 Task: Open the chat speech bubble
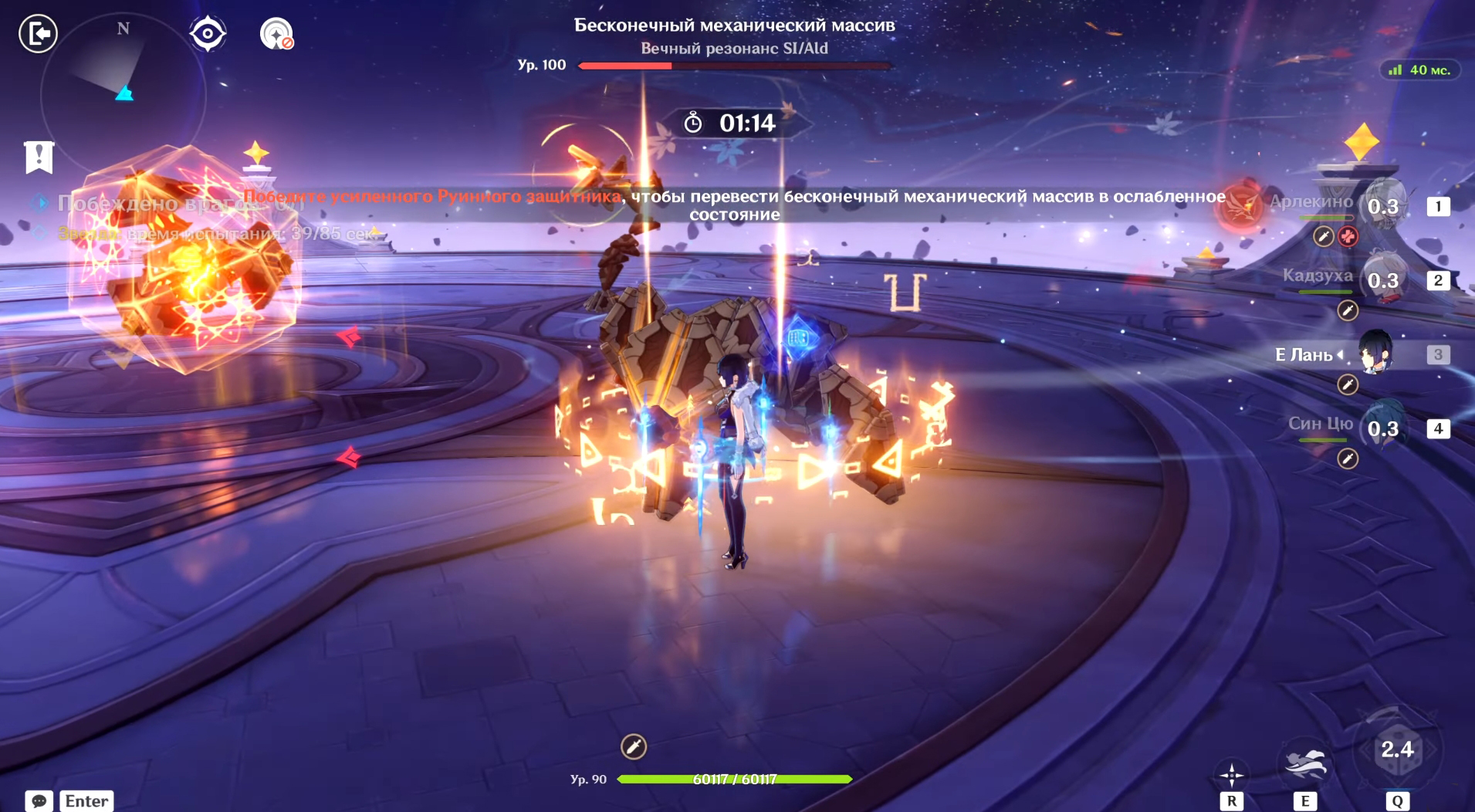point(39,801)
